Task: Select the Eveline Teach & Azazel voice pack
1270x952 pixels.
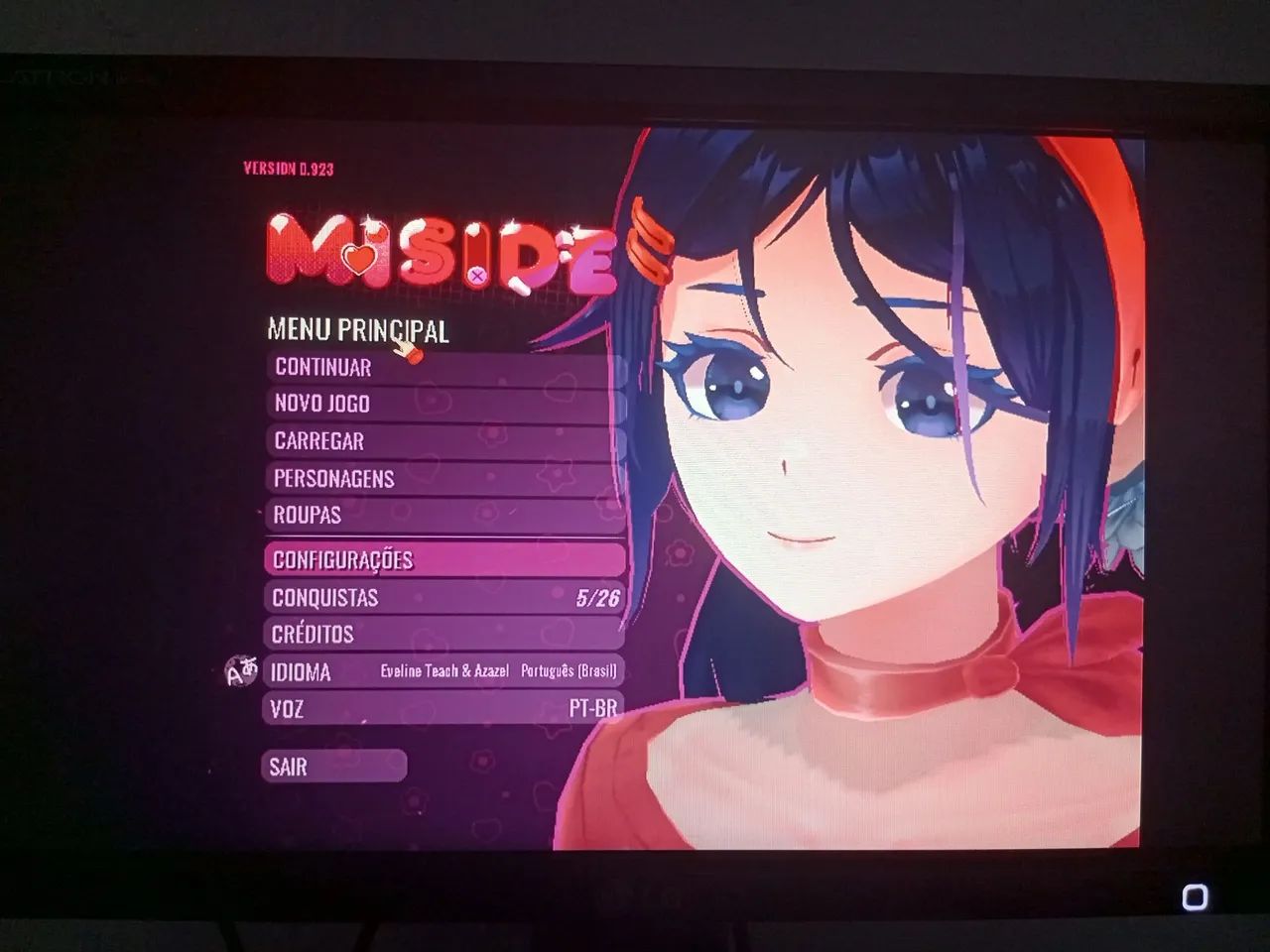Action: (x=444, y=672)
